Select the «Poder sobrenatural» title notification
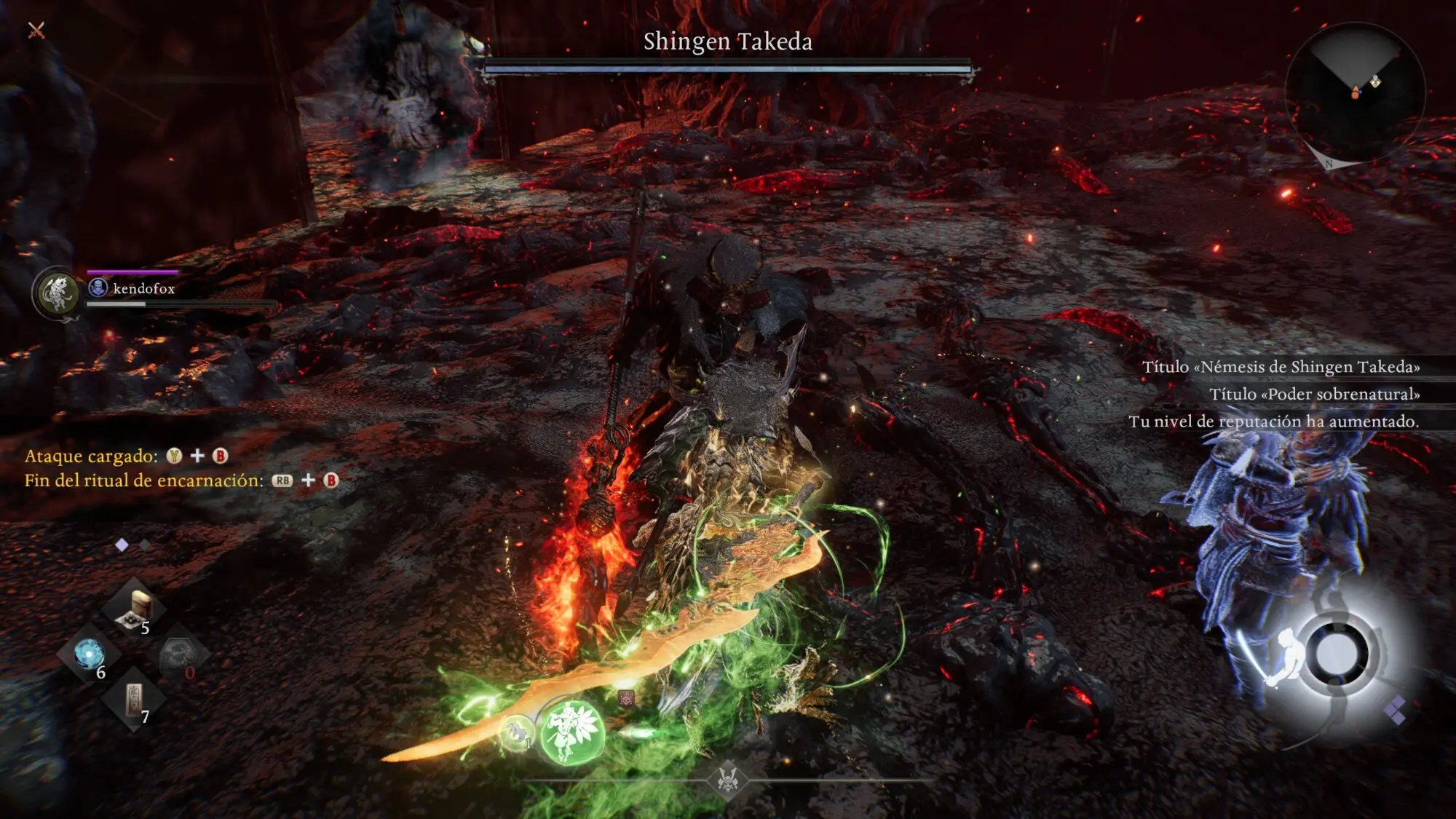The height and width of the screenshot is (819, 1456). [x=1314, y=394]
